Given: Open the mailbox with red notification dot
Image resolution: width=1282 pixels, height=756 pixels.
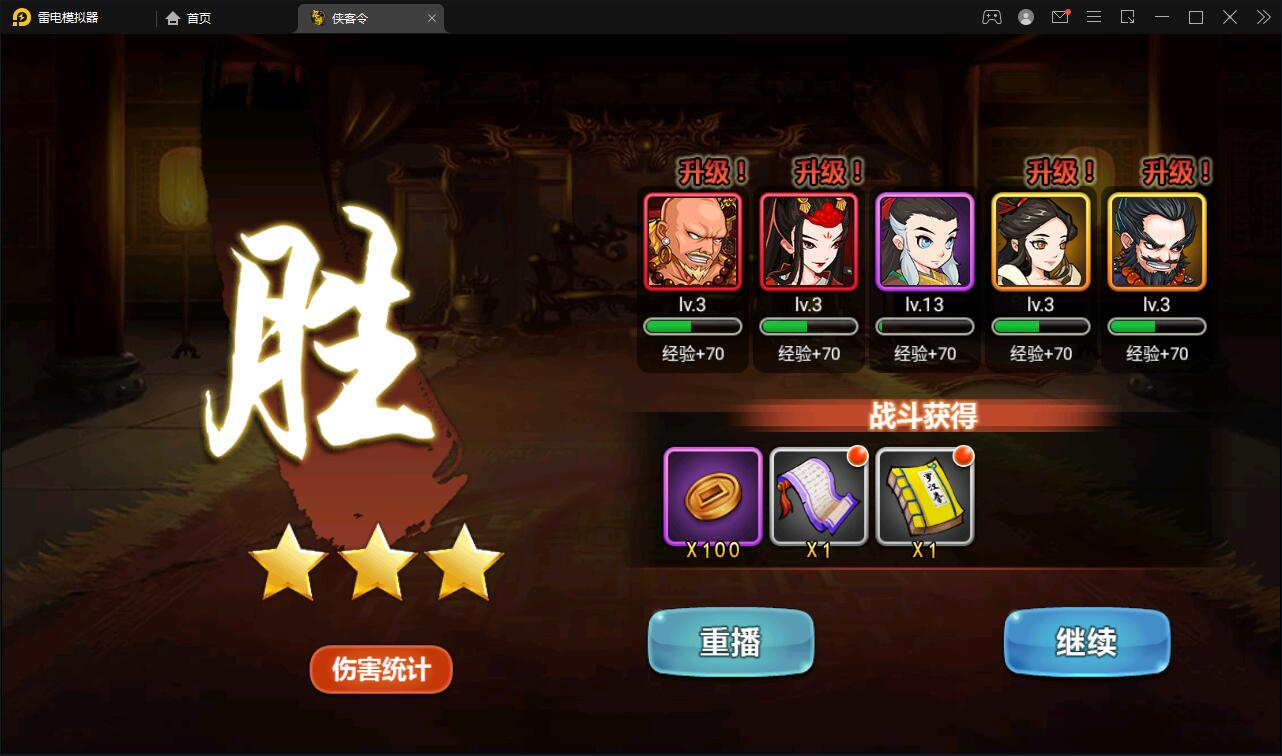Looking at the screenshot, I should point(1060,17).
